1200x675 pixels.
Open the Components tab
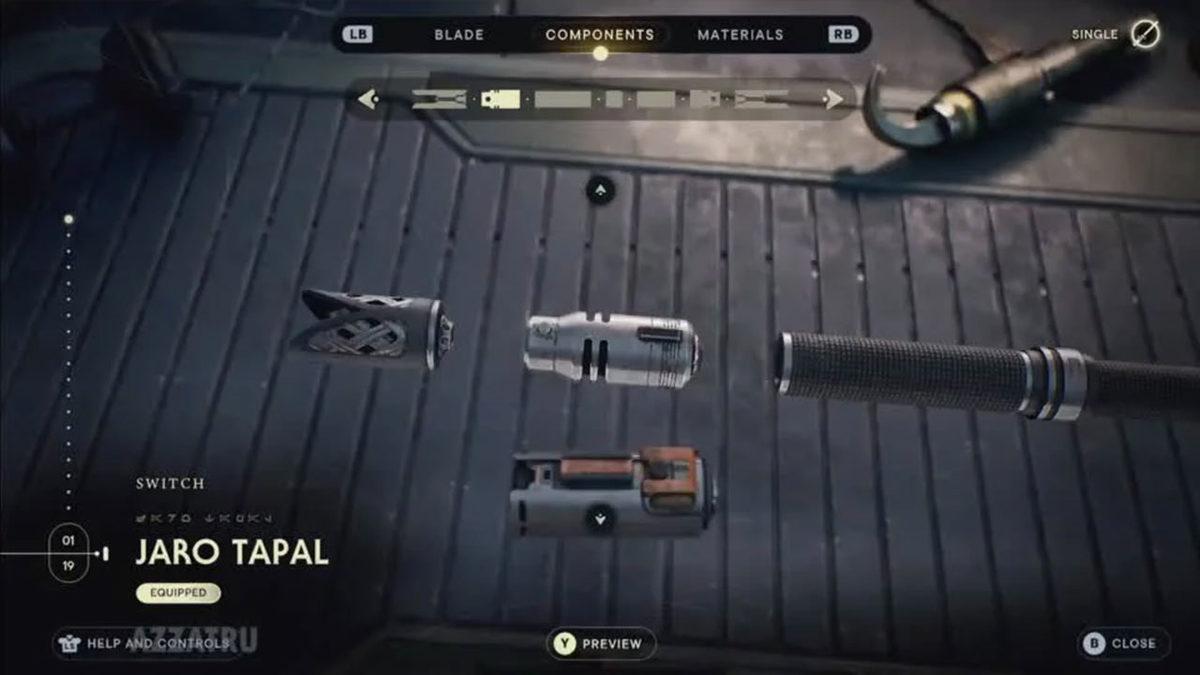tap(600, 35)
